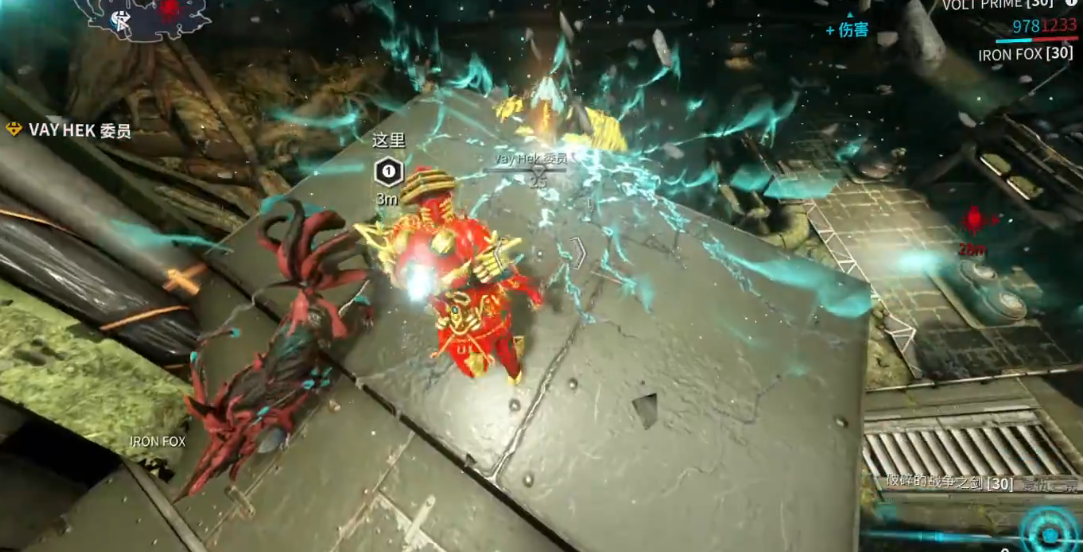The height and width of the screenshot is (552, 1083).
Task: Select the numbered waypoint marker labeled 这里
Action: click(388, 173)
